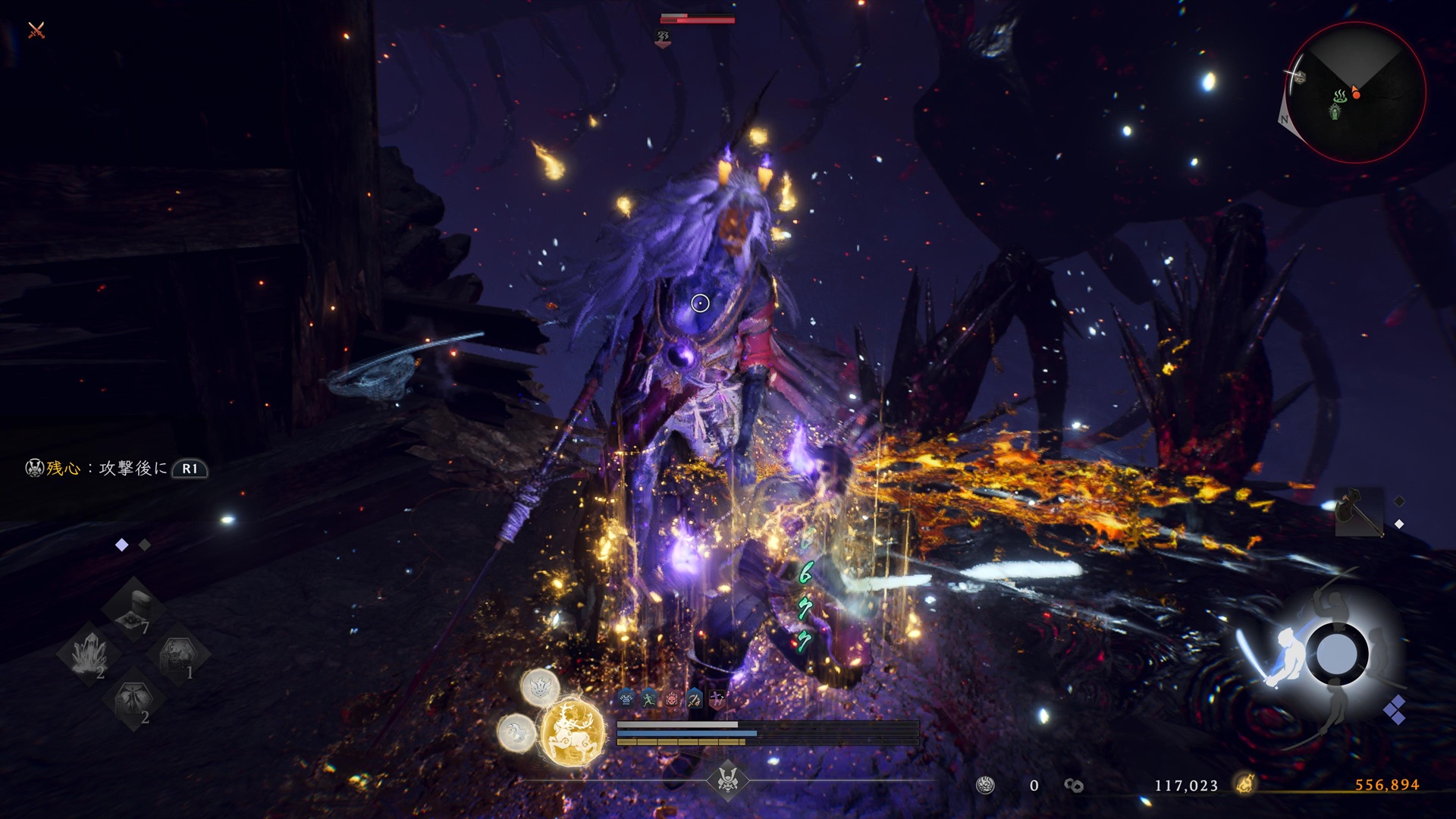The image size is (1456, 819).
Task: Click the crossed swords icon
Action: tap(36, 30)
